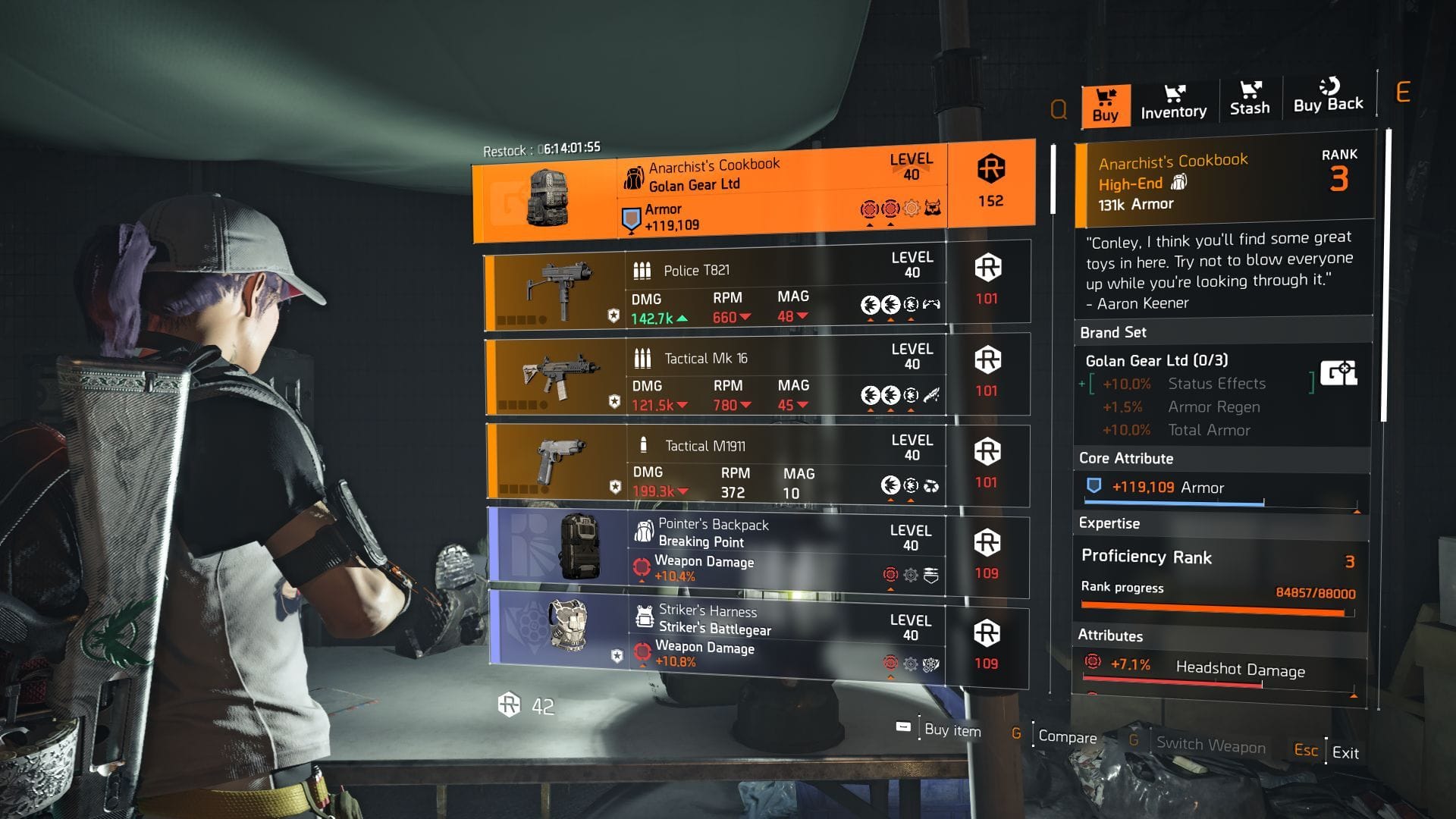Open the Stash icon panel
The height and width of the screenshot is (819, 1456).
[1250, 91]
